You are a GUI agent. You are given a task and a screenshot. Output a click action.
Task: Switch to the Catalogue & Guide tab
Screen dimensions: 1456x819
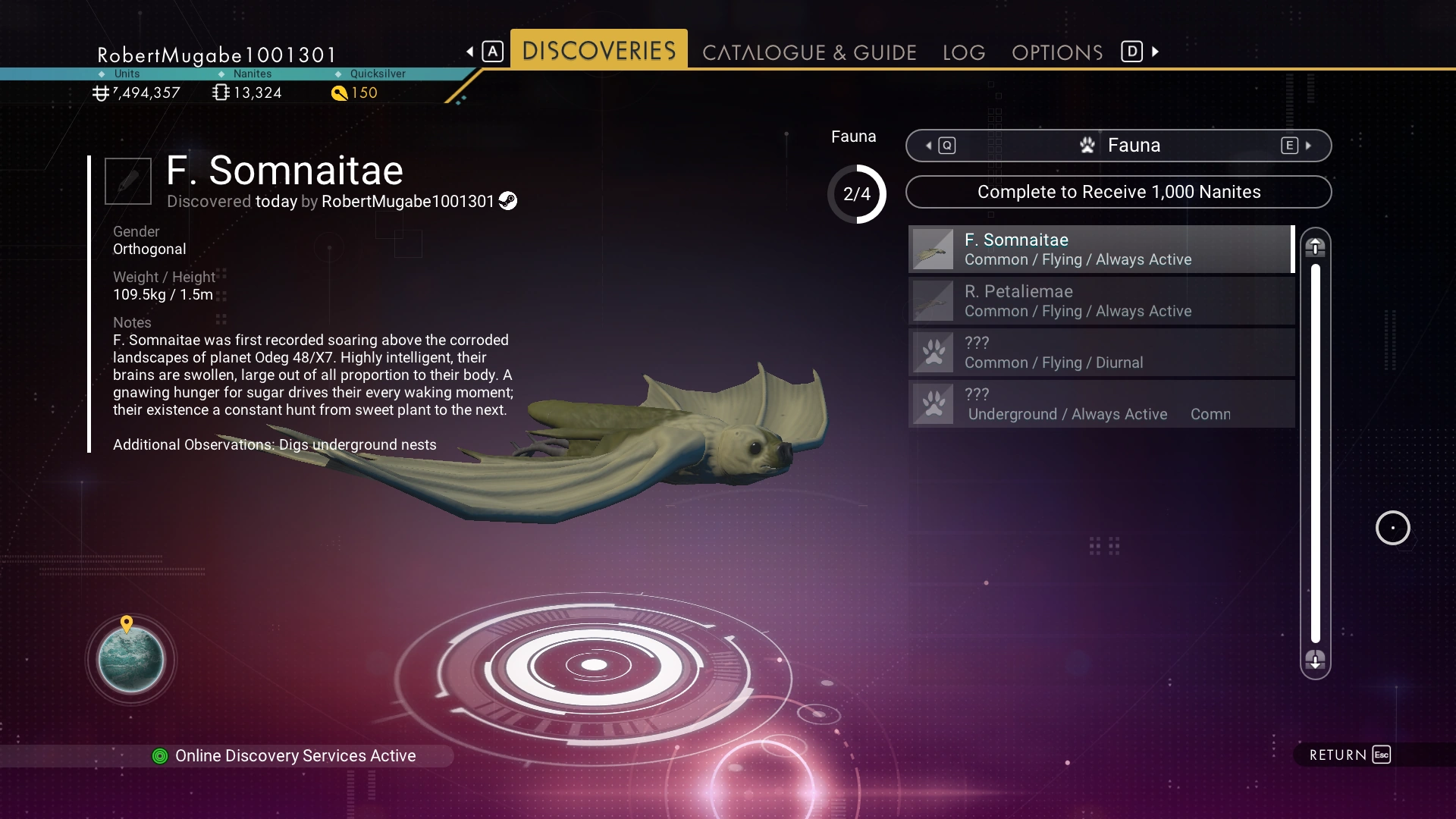809,52
